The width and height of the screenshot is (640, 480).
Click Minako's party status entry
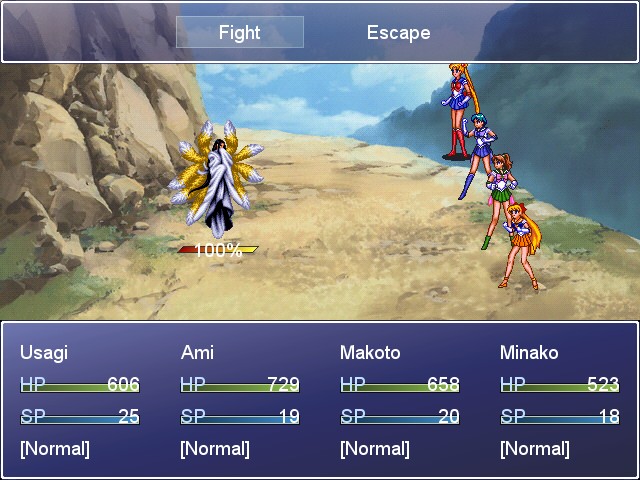(559, 400)
